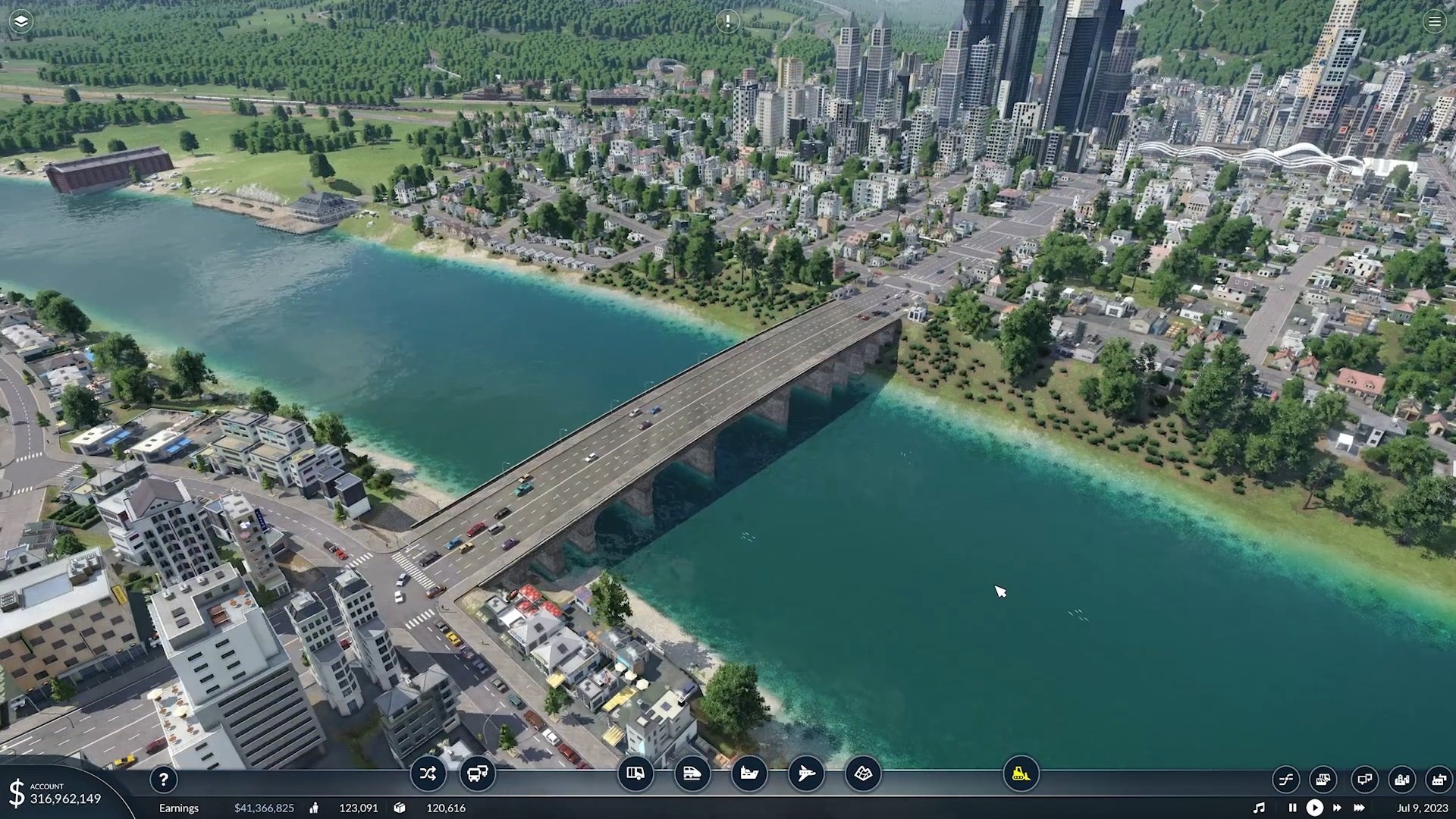Open the terrain landscaping tool
The image size is (1456, 819).
(x=863, y=774)
